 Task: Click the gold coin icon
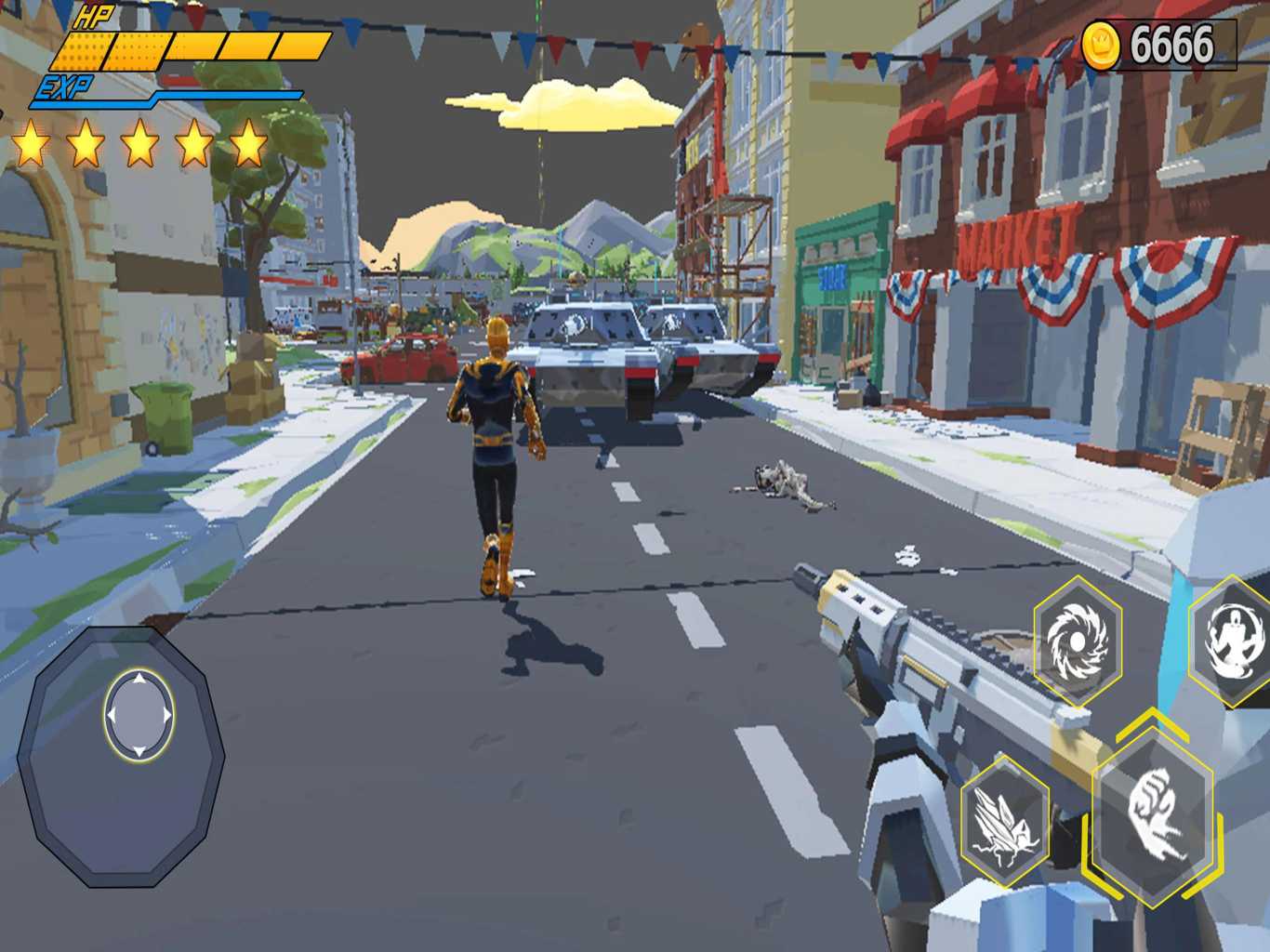[1101, 46]
